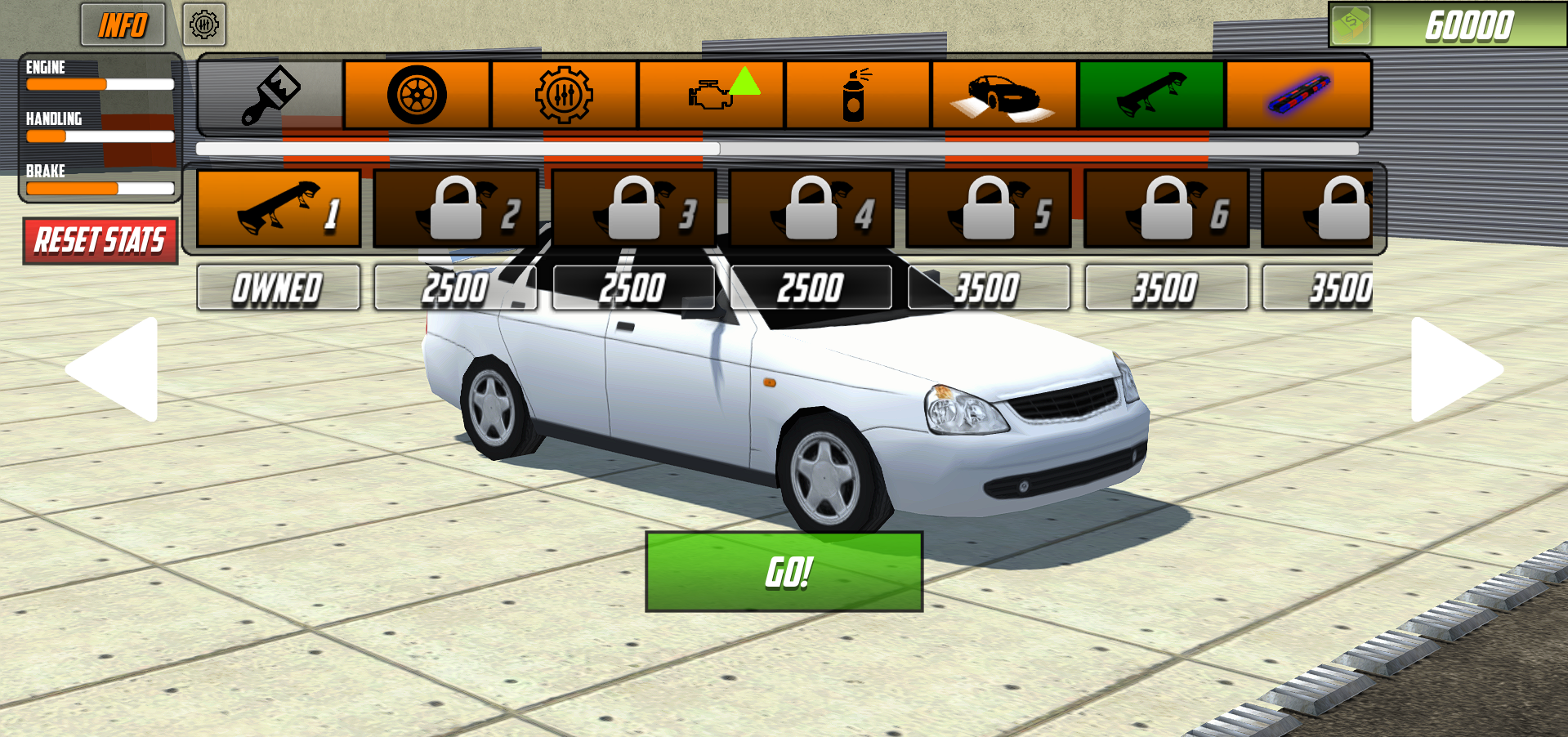
Task: Open the INFO panel
Action: point(123,25)
